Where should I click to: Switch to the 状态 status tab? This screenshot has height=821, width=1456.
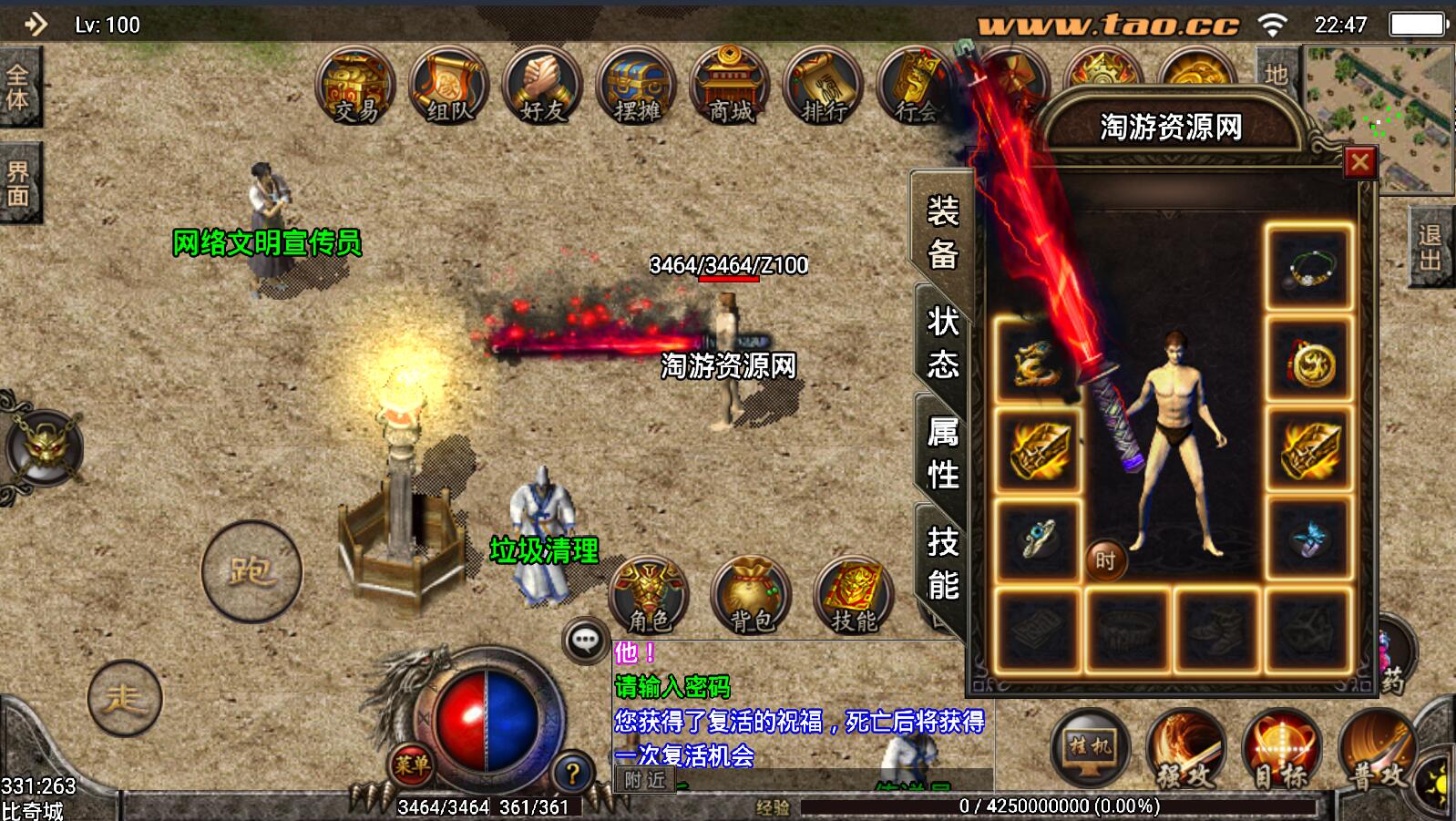942,343
